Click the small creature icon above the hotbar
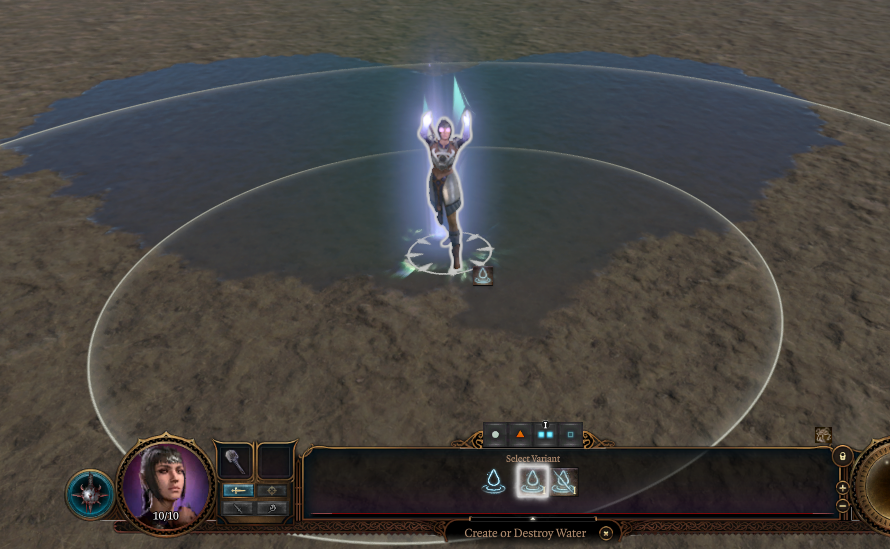 coord(823,435)
